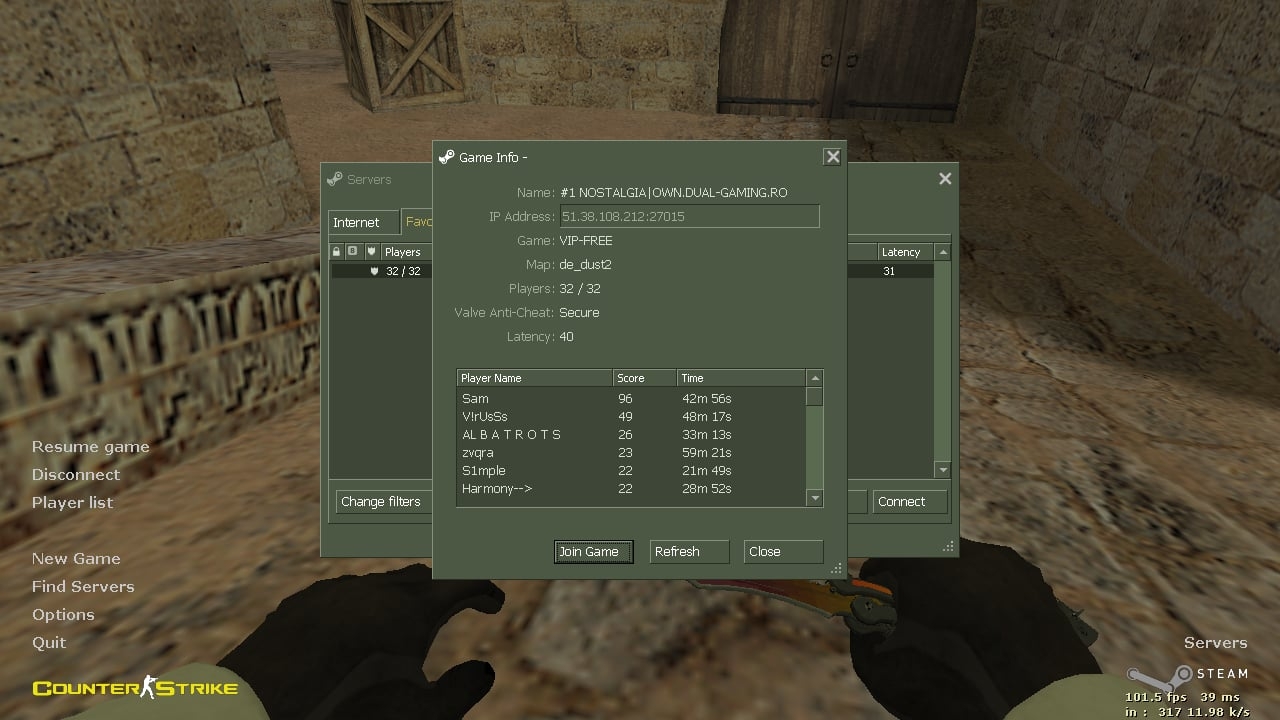Viewport: 1280px width, 720px height.
Task: Click the VAC shield column header icon
Action: tap(373, 251)
